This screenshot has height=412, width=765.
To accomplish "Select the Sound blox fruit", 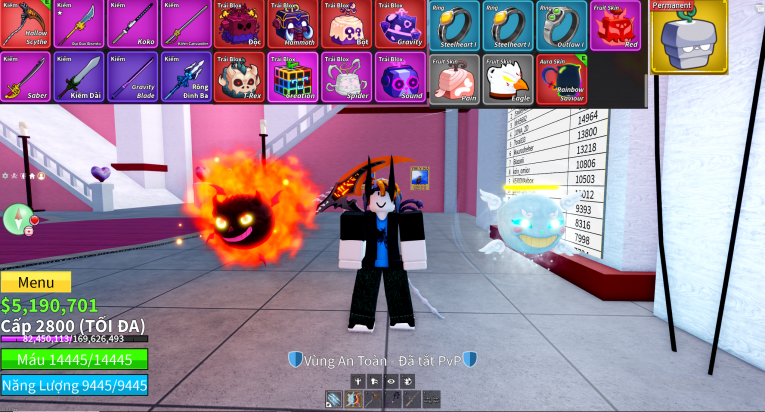I will coord(400,77).
